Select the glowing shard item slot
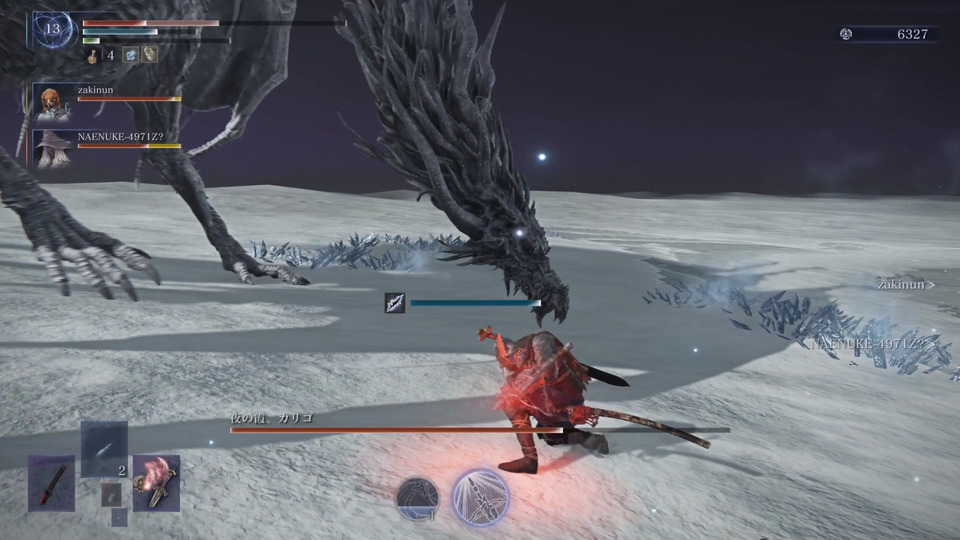Image resolution: width=960 pixels, height=540 pixels. coord(104,449)
